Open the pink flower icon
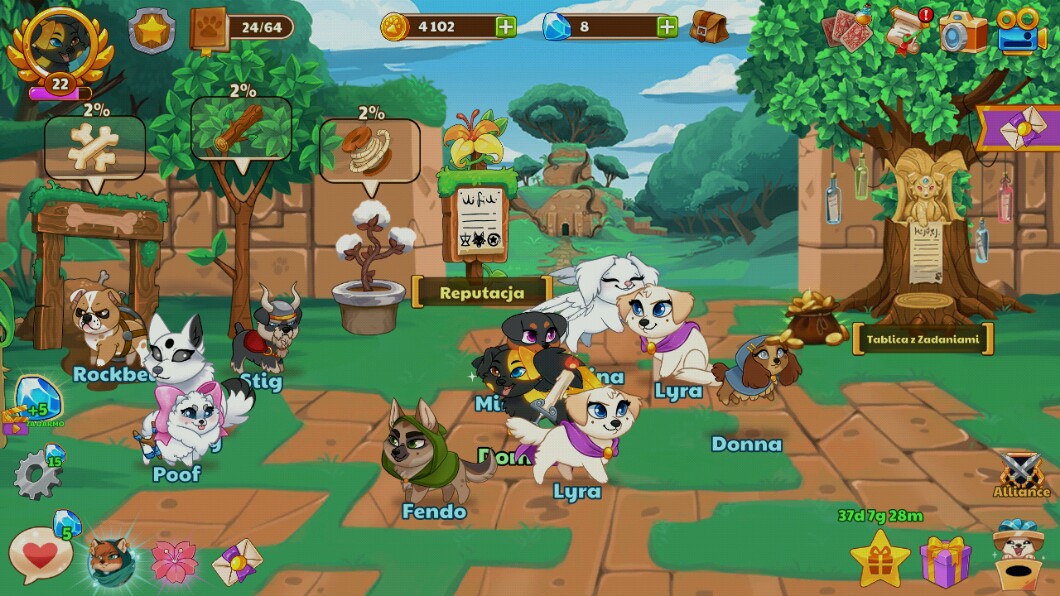 174,561
